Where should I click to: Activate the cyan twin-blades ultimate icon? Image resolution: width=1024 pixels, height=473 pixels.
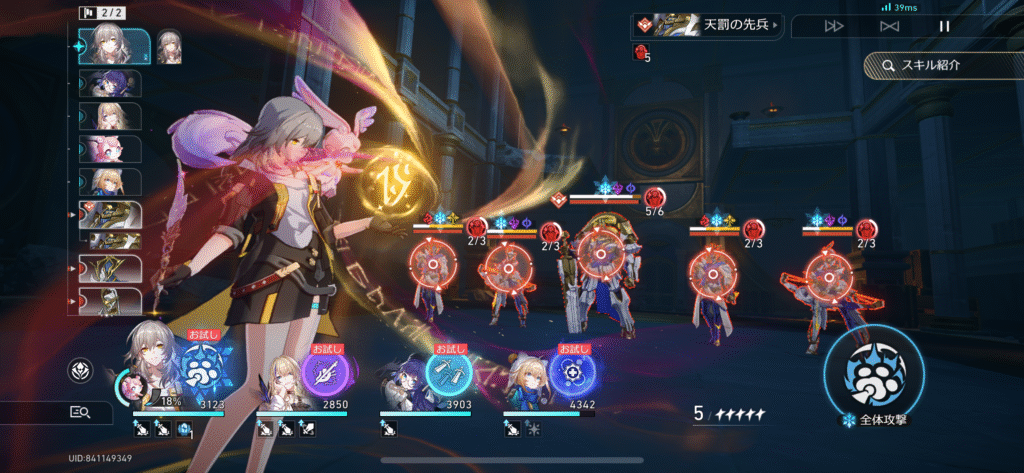tap(450, 372)
